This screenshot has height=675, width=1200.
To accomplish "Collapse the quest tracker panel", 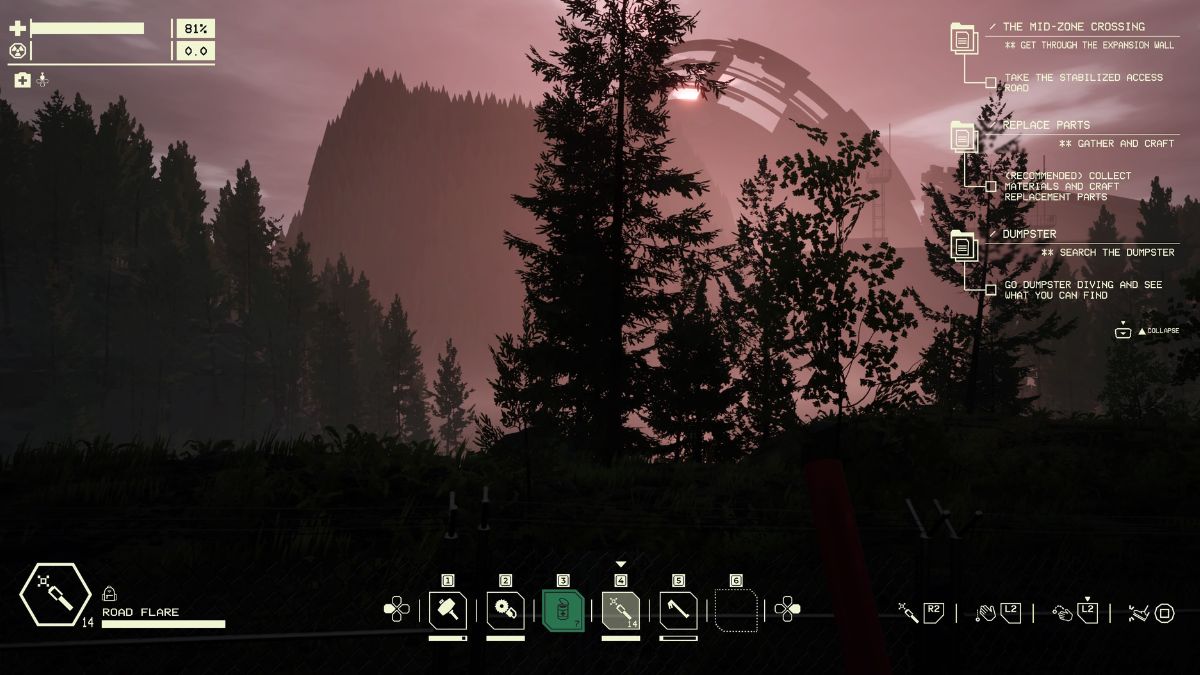I will [1123, 331].
